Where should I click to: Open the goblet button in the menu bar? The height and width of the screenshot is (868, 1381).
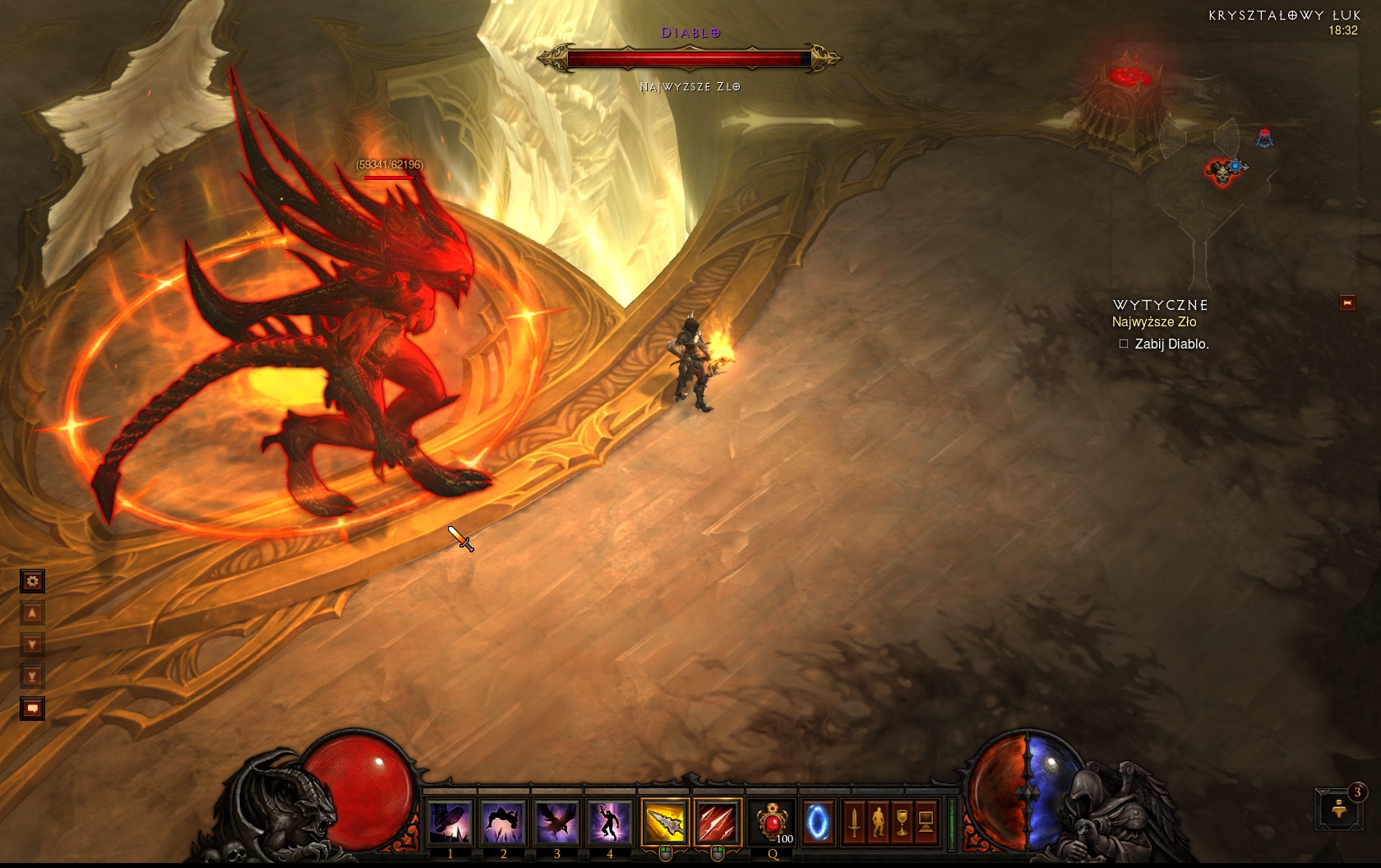coord(902,822)
